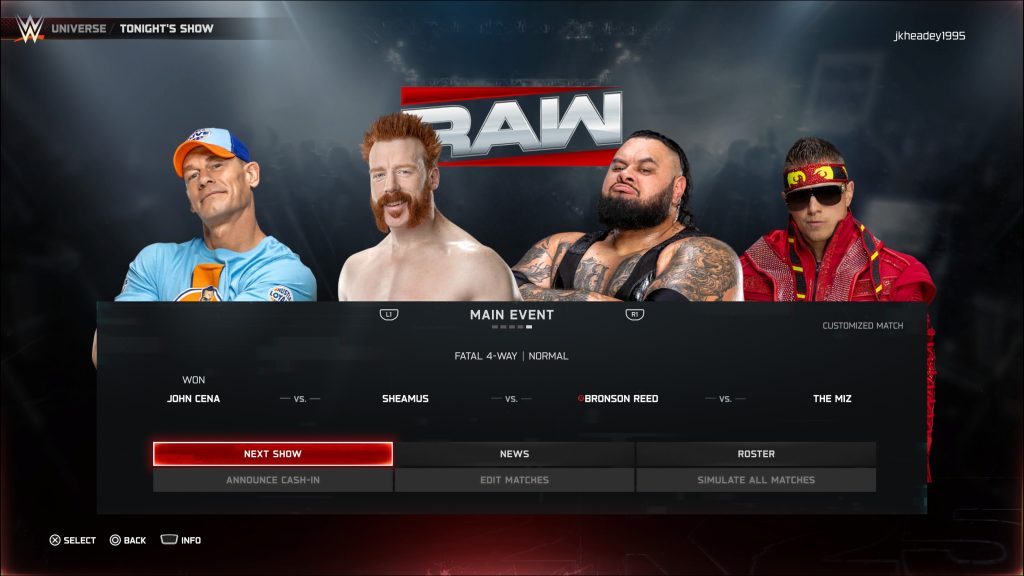Open the Roster menu
The width and height of the screenshot is (1024, 576).
(756, 454)
